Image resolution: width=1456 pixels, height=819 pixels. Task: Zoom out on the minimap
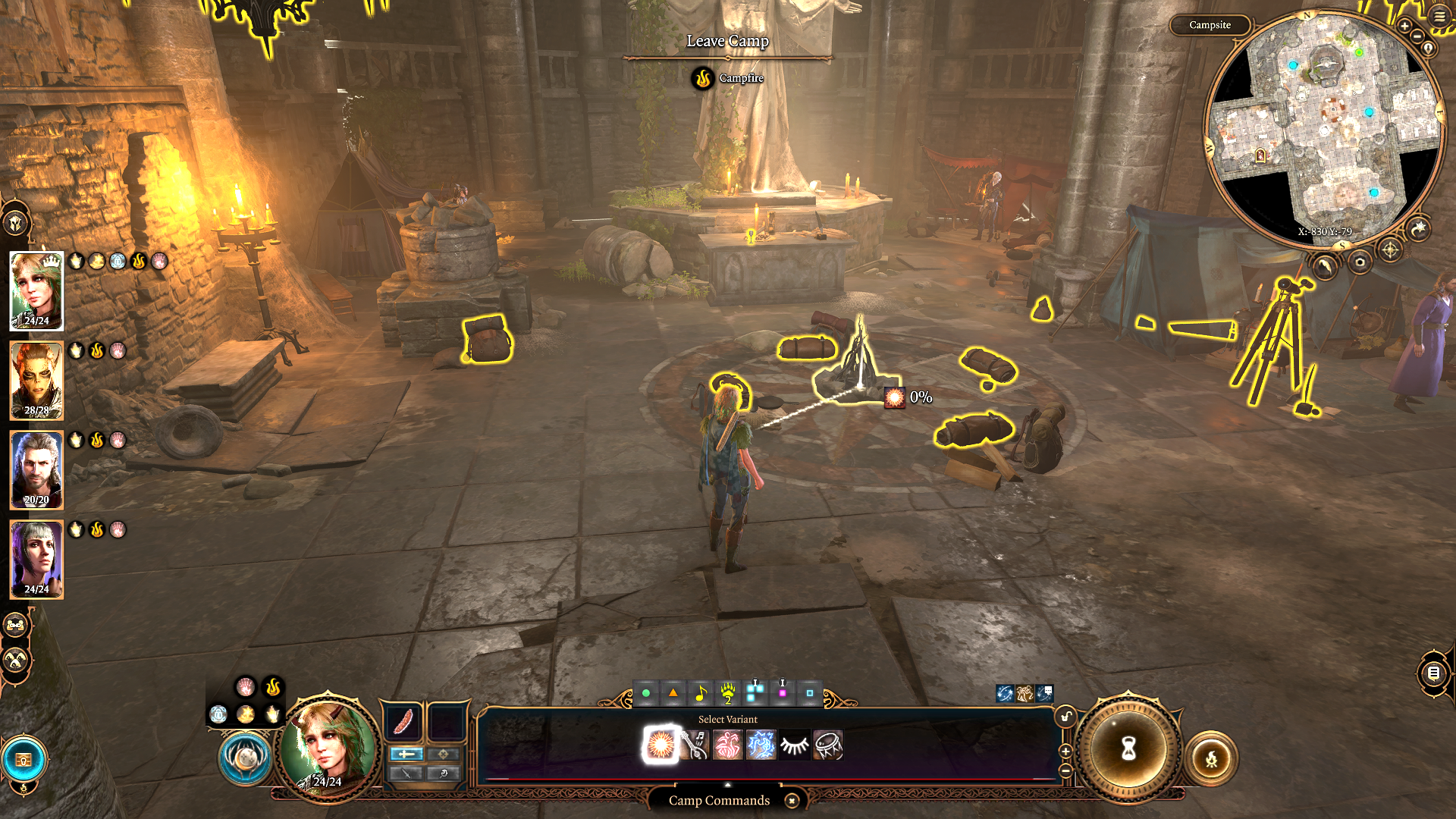1417,36
